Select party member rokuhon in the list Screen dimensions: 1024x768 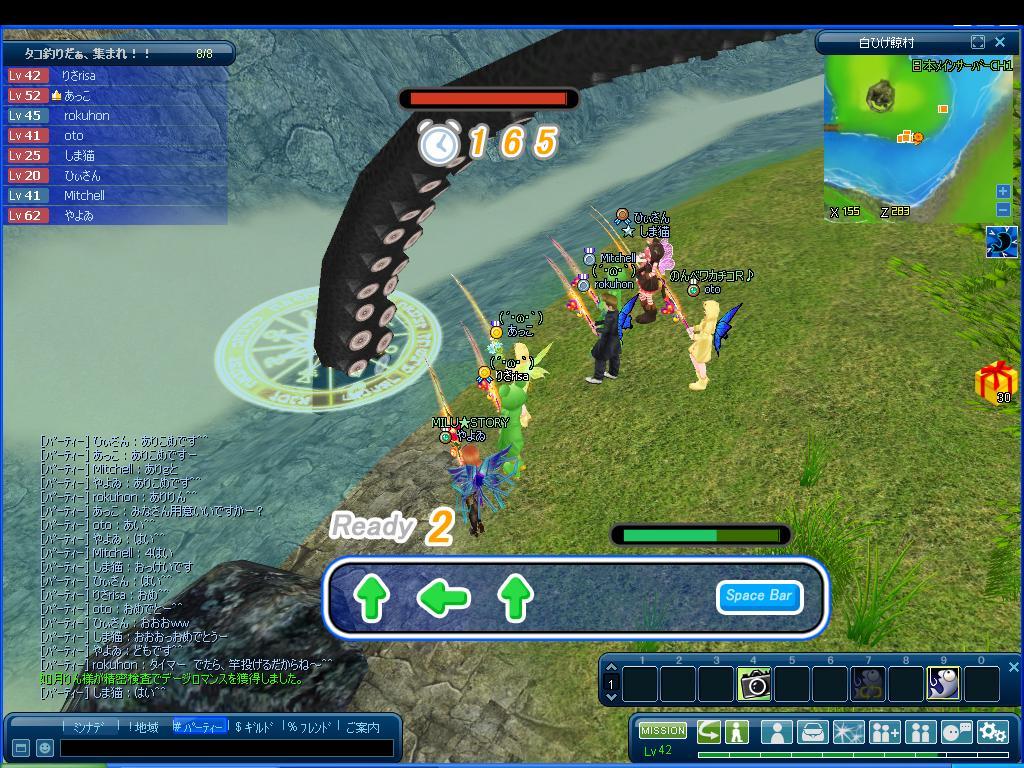pyautogui.click(x=87, y=115)
